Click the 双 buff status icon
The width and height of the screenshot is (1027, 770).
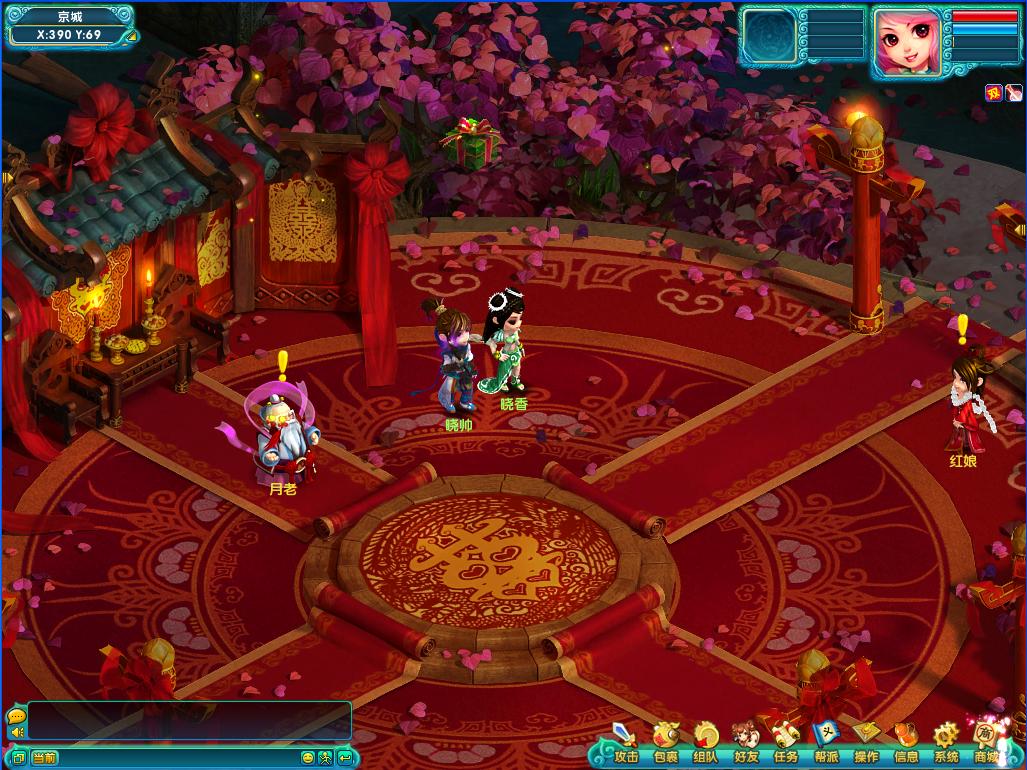click(x=993, y=93)
